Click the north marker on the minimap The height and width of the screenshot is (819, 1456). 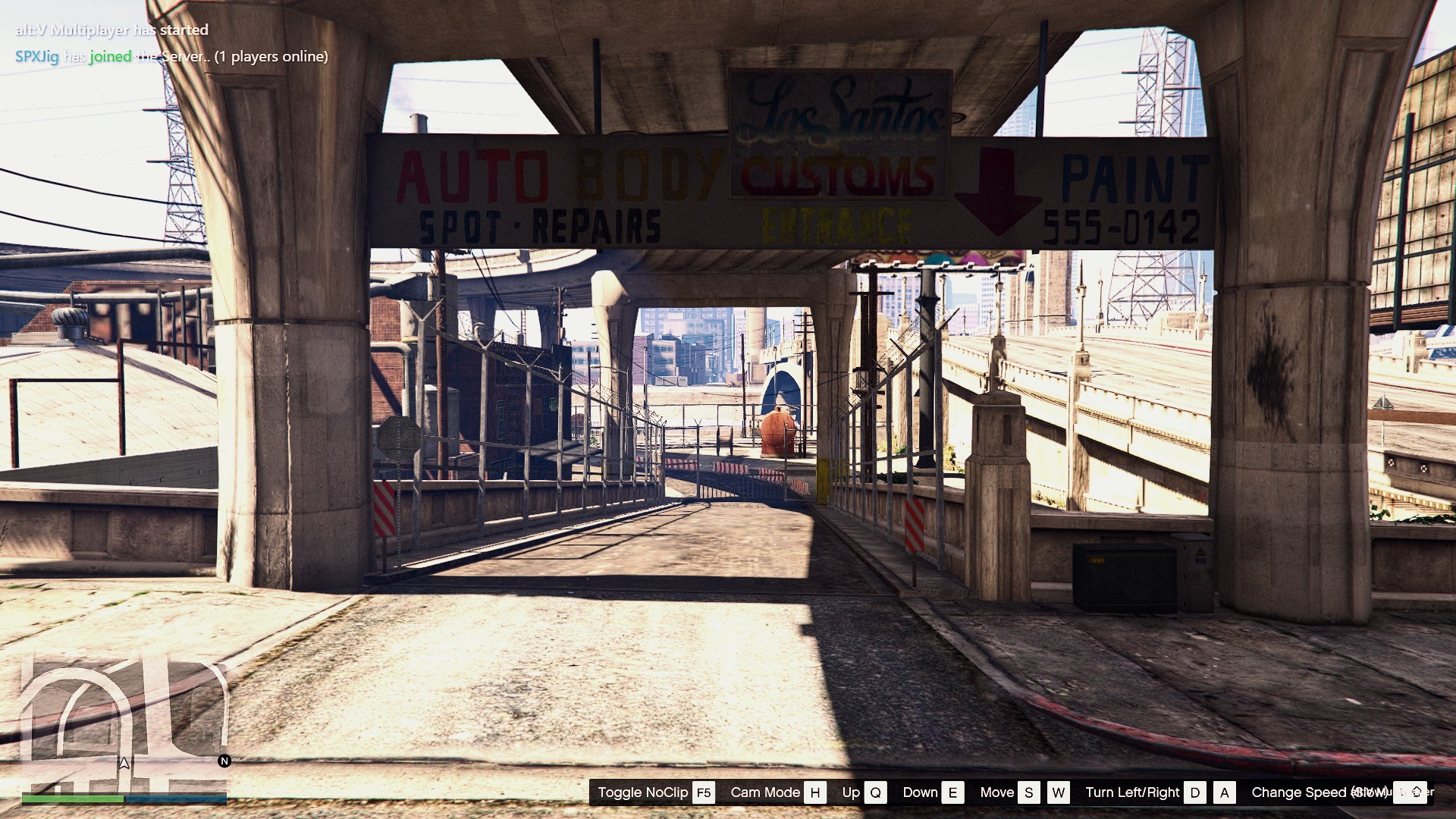click(224, 761)
